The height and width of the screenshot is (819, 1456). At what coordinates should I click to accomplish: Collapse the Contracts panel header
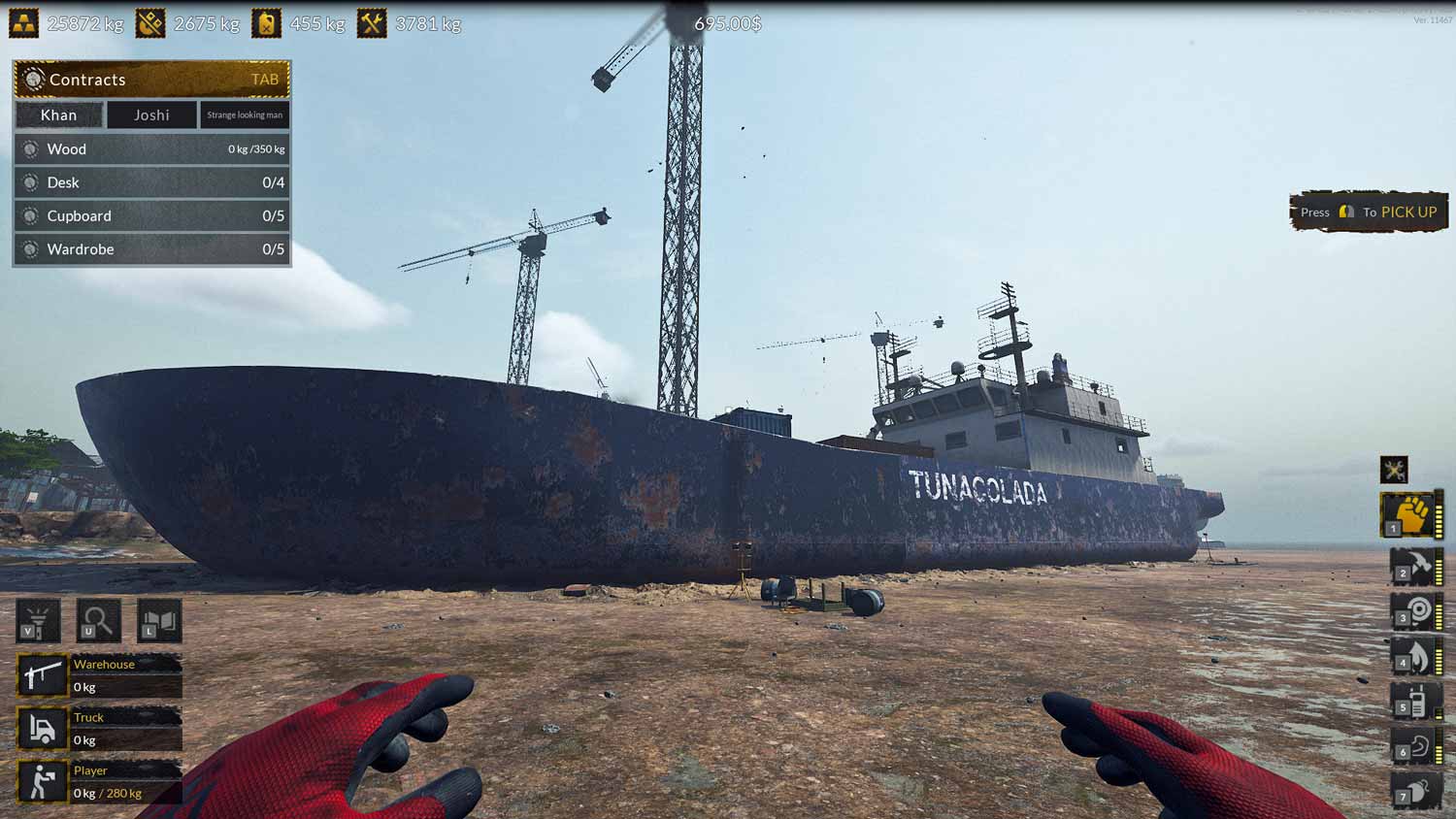coord(150,80)
